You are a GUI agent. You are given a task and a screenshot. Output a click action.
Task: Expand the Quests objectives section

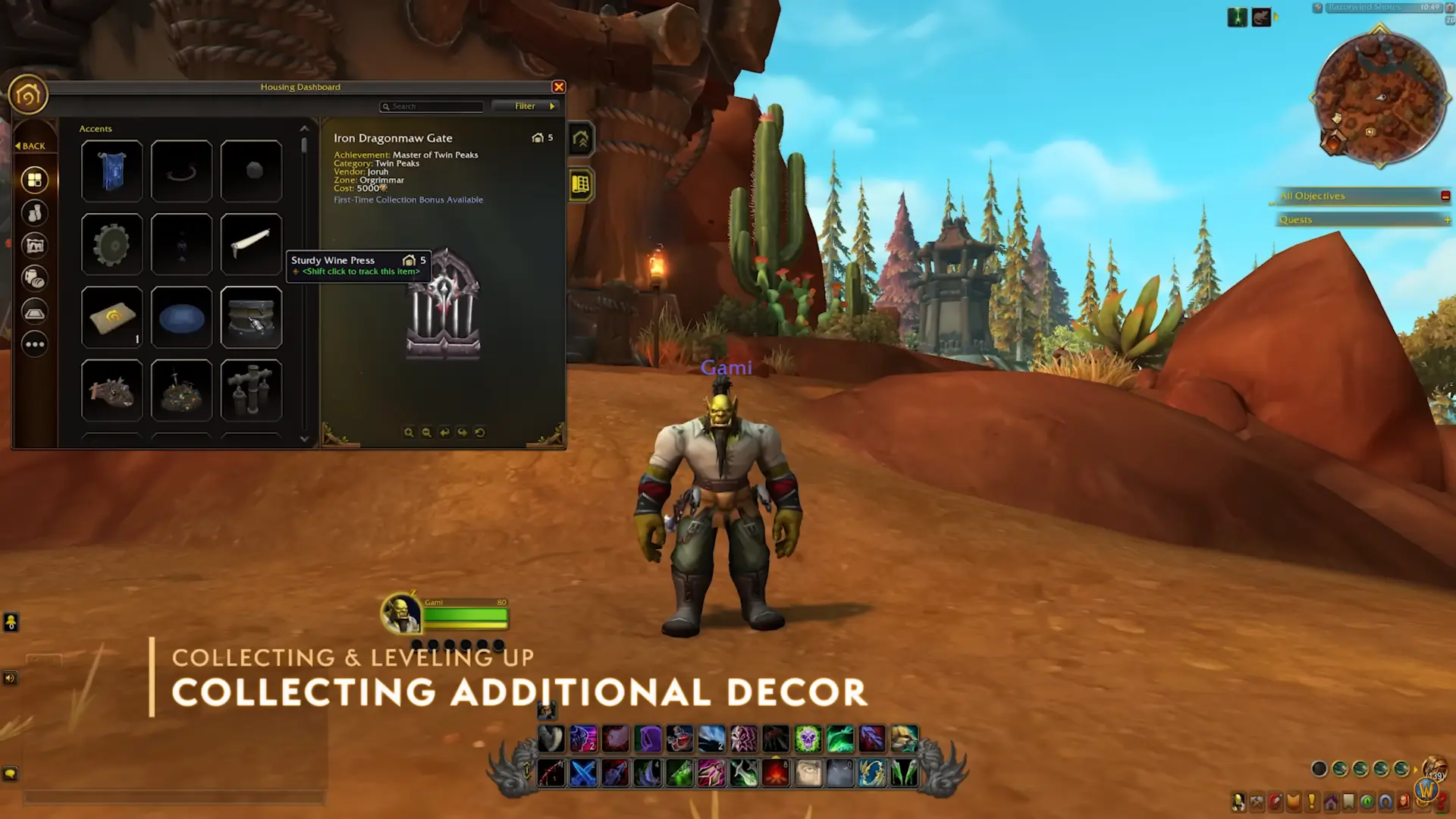click(1447, 220)
